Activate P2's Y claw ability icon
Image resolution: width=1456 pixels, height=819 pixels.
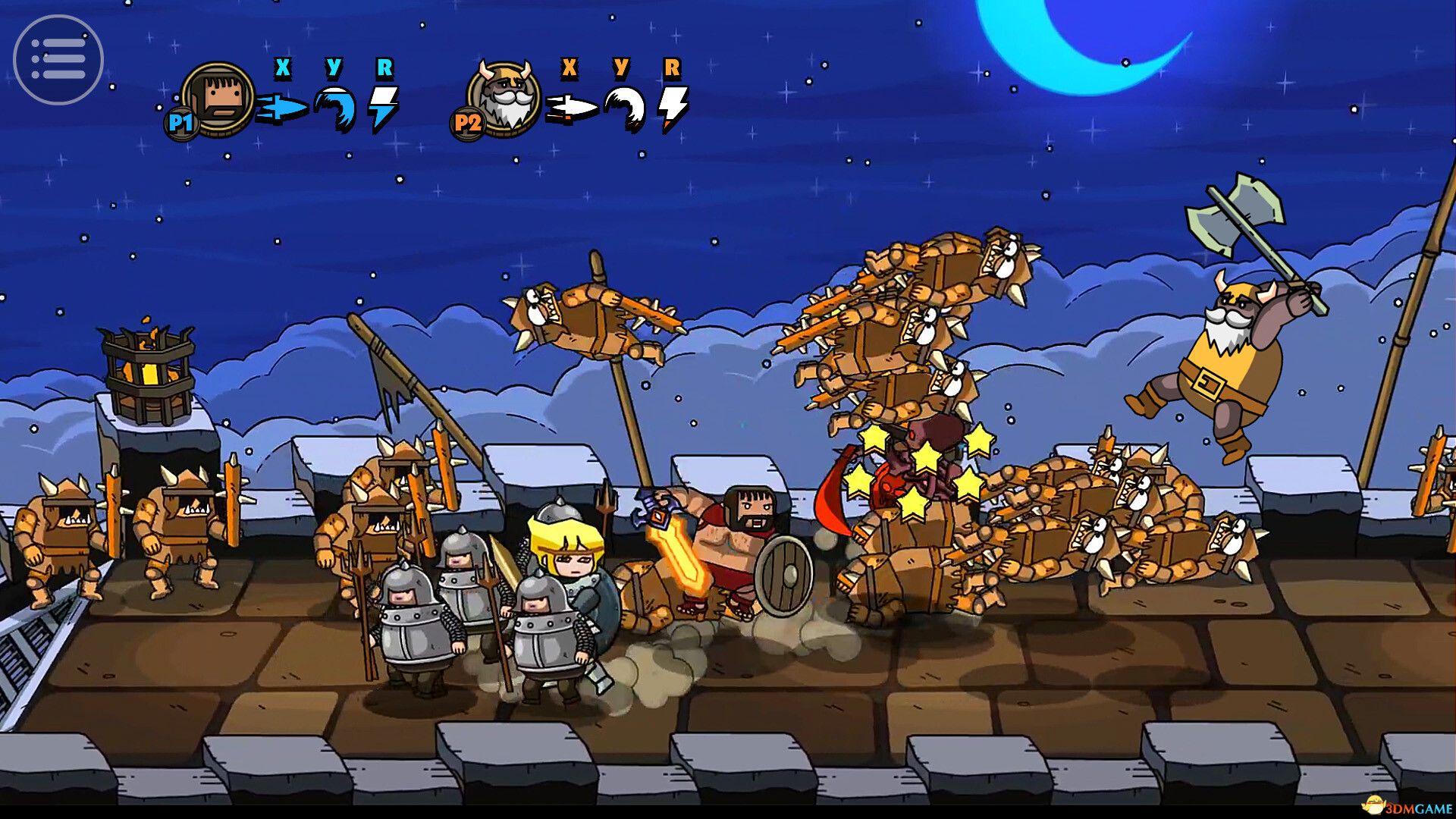click(622, 106)
